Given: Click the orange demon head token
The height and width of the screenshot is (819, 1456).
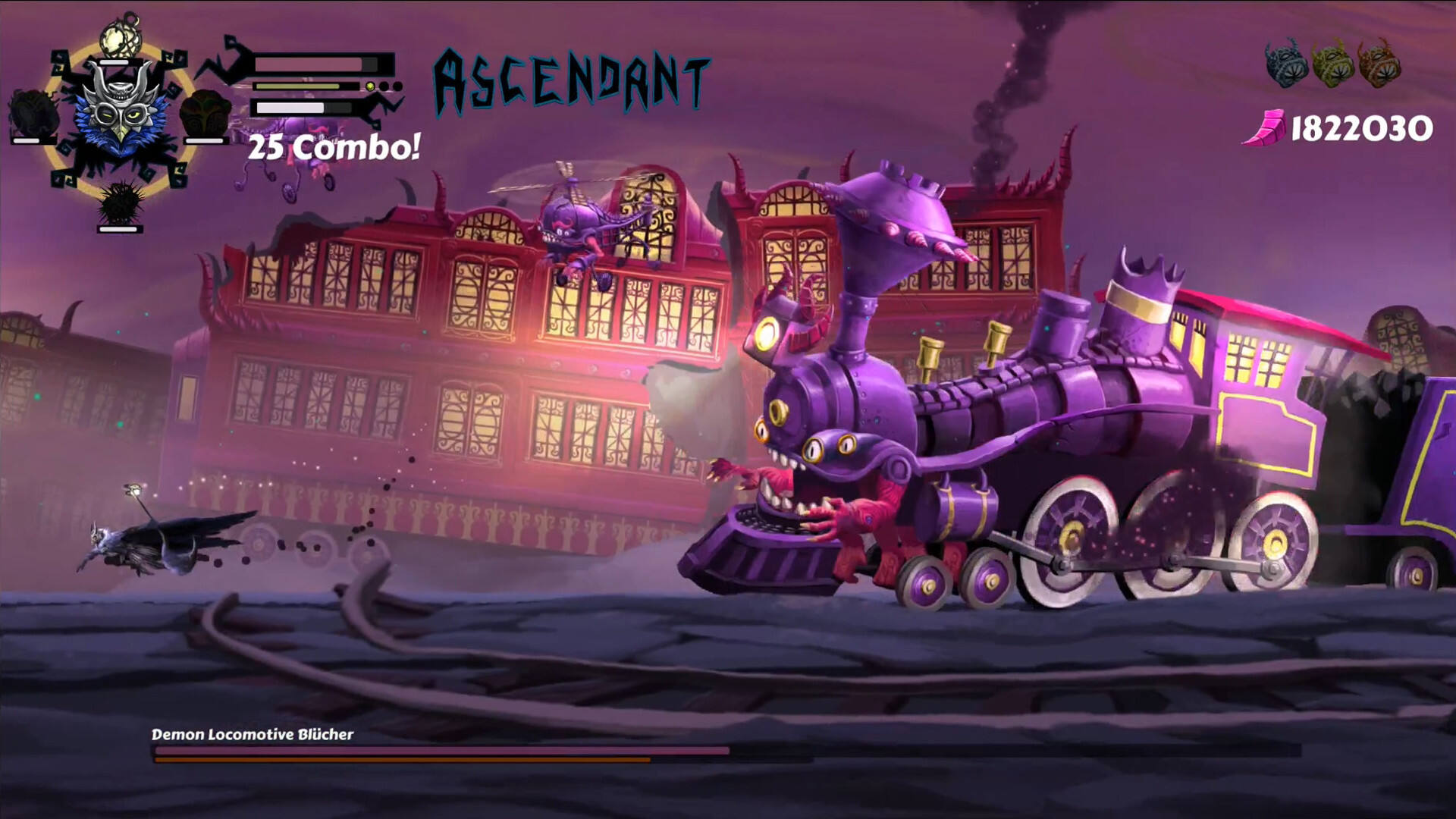Looking at the screenshot, I should pyautogui.click(x=1379, y=63).
